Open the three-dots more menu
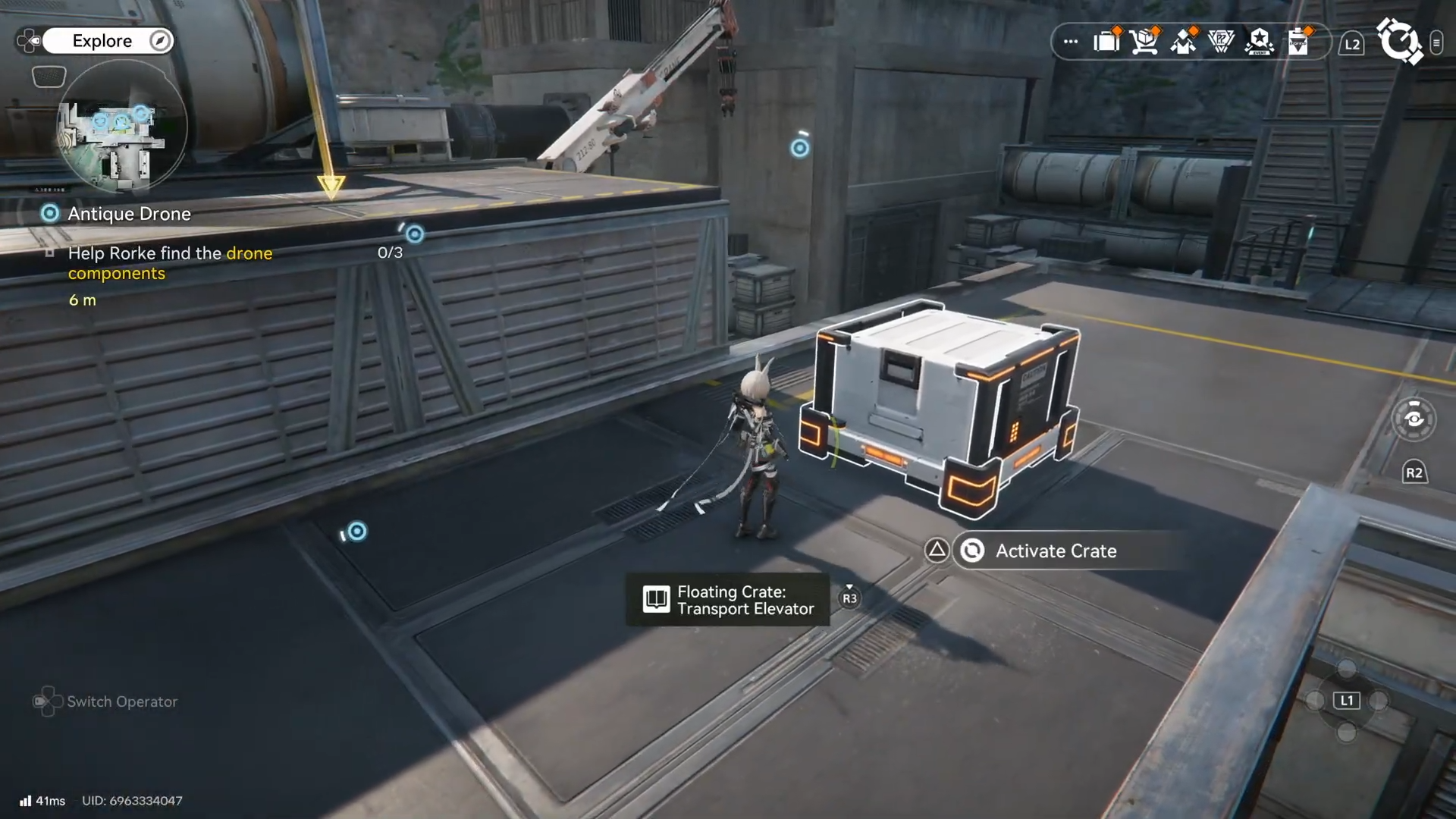This screenshot has width=1456, height=819. [1071, 42]
